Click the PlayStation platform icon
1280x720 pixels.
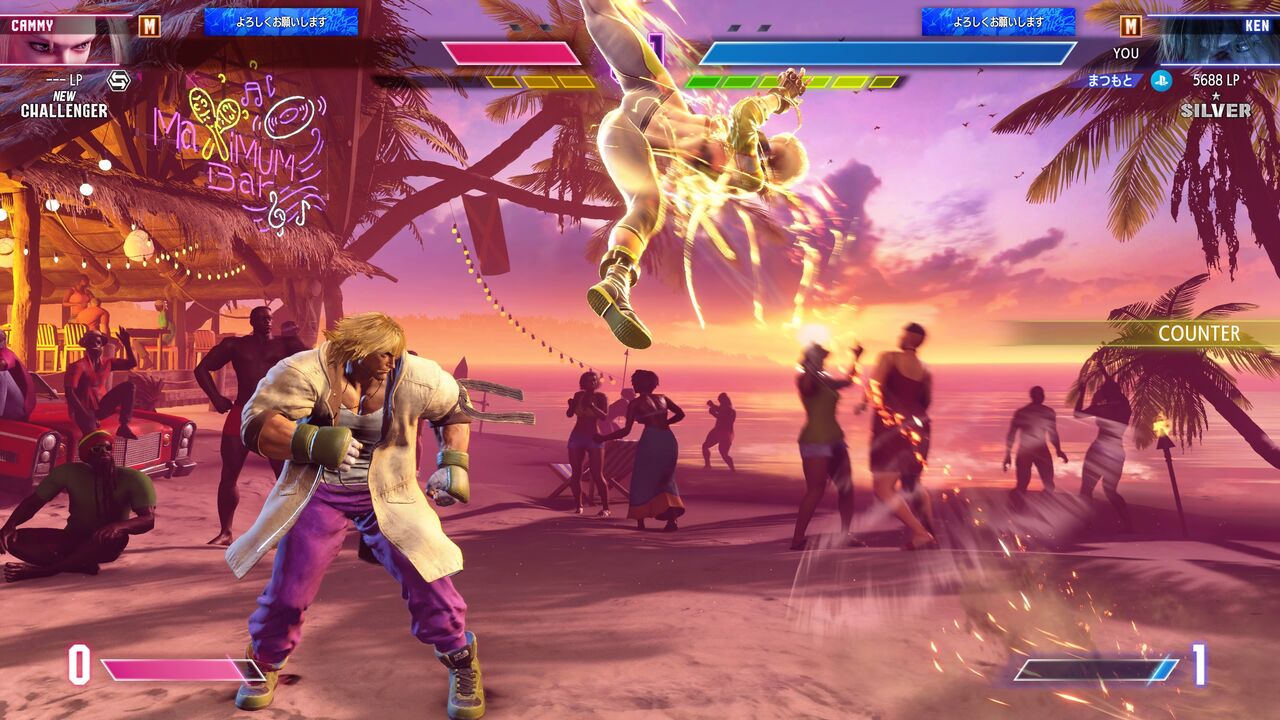click(x=1161, y=81)
